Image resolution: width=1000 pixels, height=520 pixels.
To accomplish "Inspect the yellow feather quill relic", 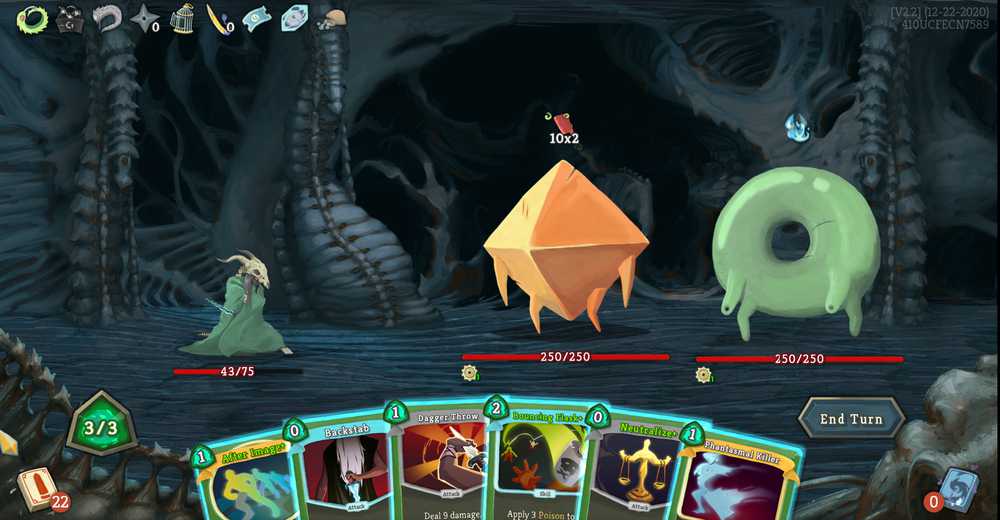I will (x=217, y=18).
